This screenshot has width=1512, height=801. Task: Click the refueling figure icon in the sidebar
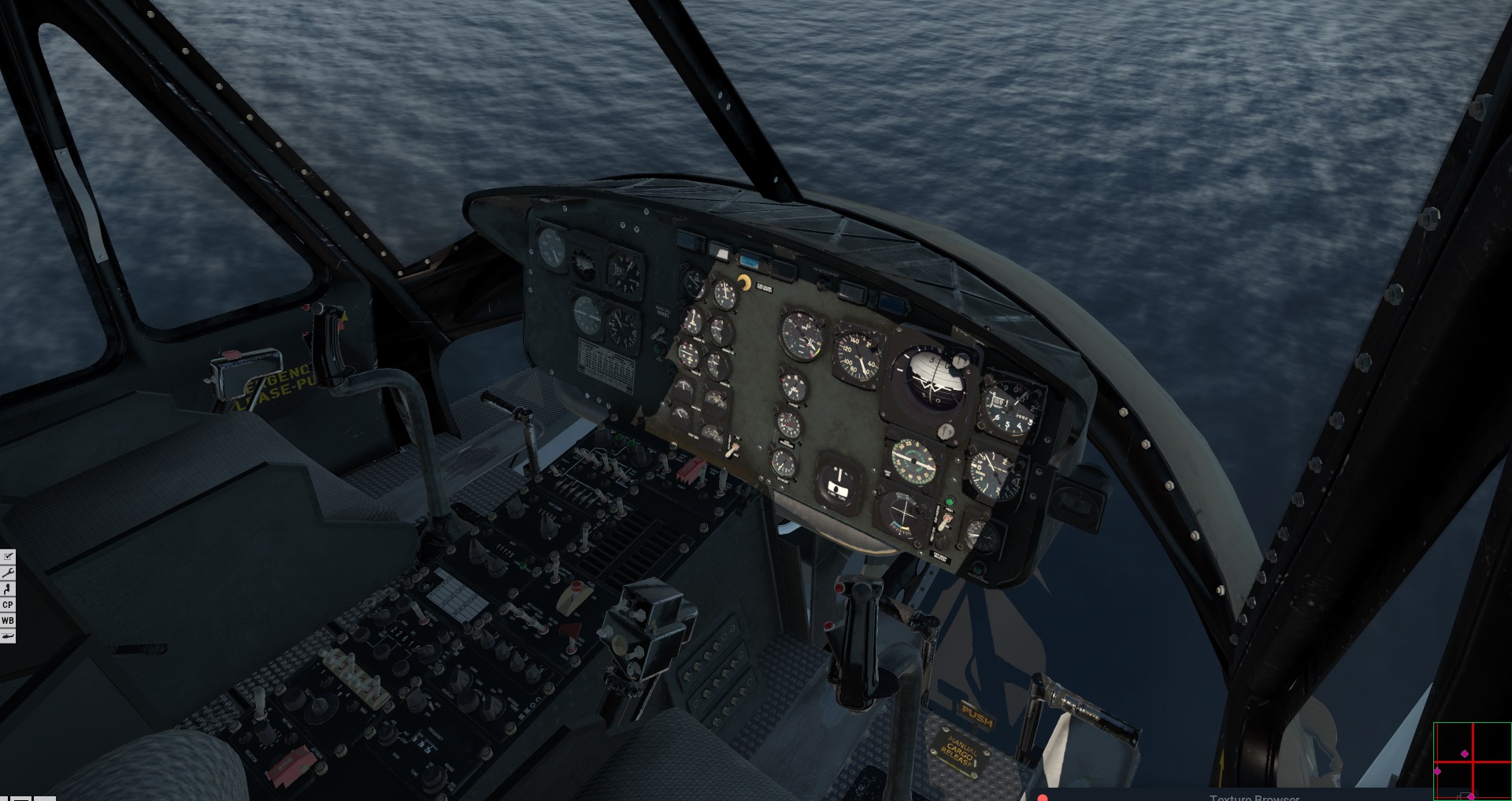tap(6, 588)
